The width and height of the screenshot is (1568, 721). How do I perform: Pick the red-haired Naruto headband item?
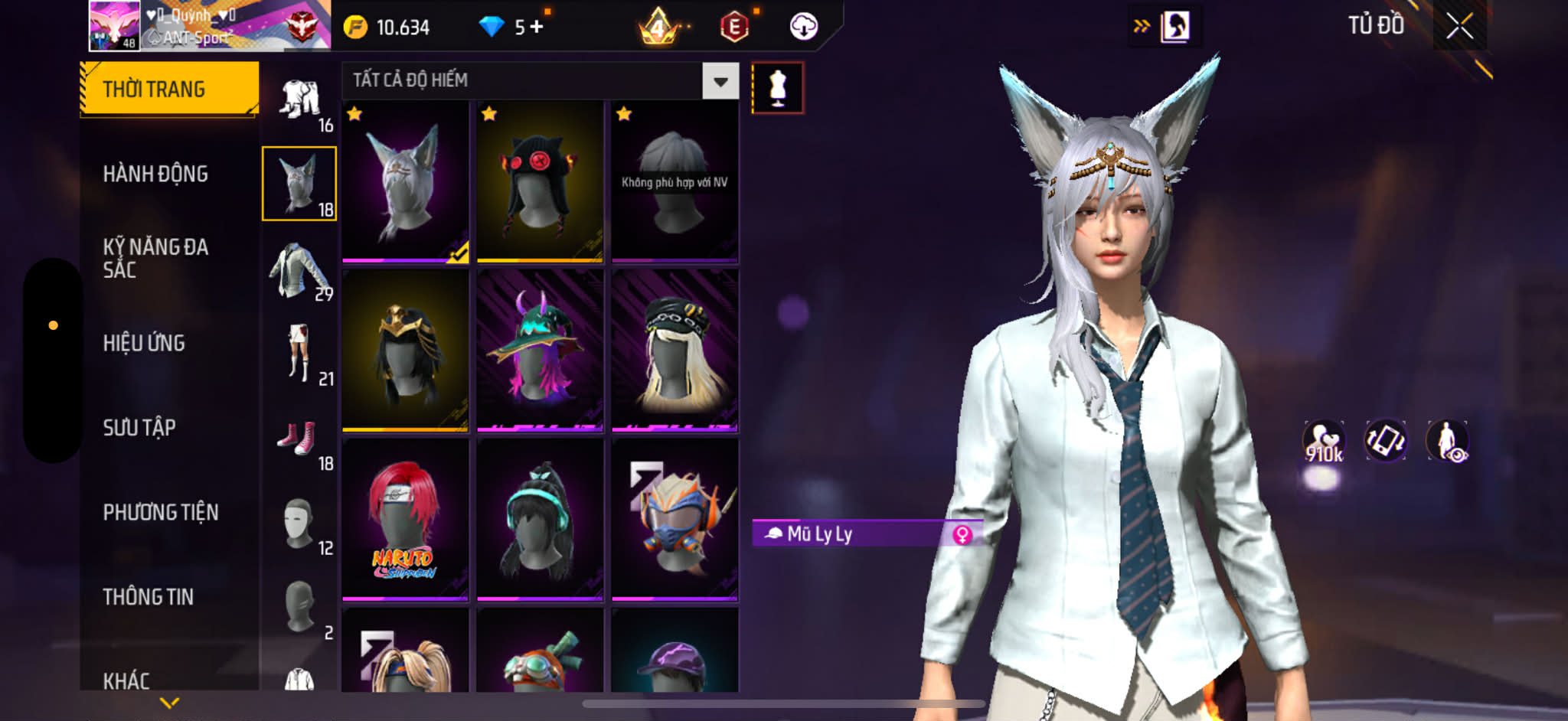pyautogui.click(x=405, y=519)
